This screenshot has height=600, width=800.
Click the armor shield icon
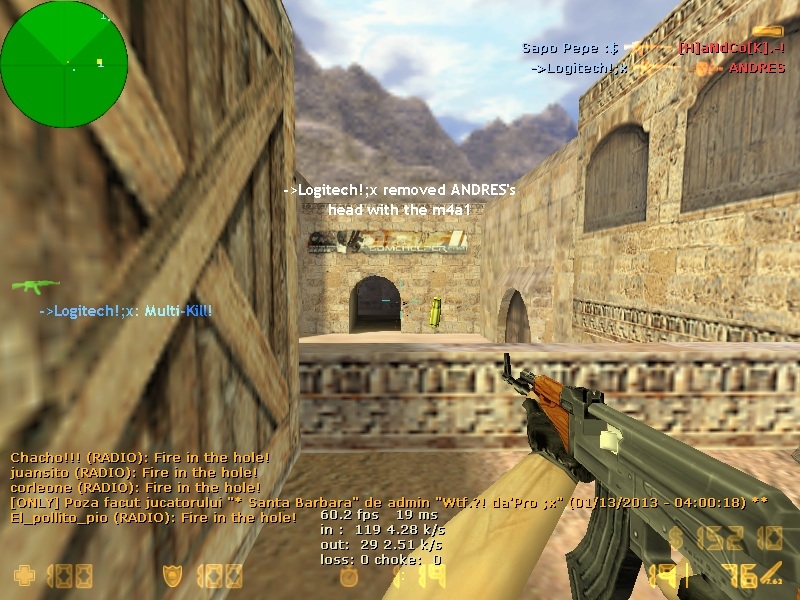[173, 576]
